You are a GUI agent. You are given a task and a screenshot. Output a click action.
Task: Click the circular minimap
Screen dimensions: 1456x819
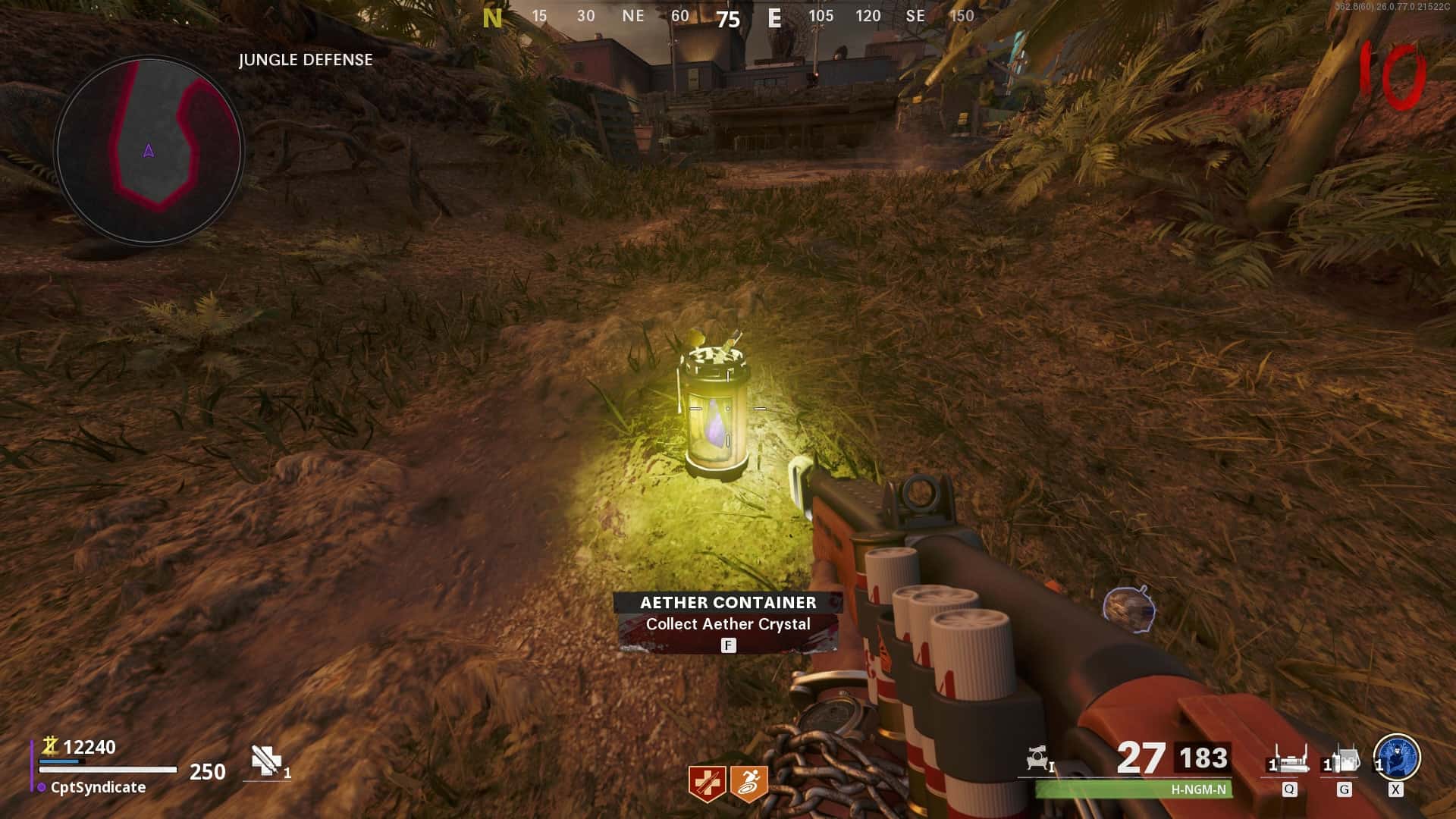pos(149,151)
